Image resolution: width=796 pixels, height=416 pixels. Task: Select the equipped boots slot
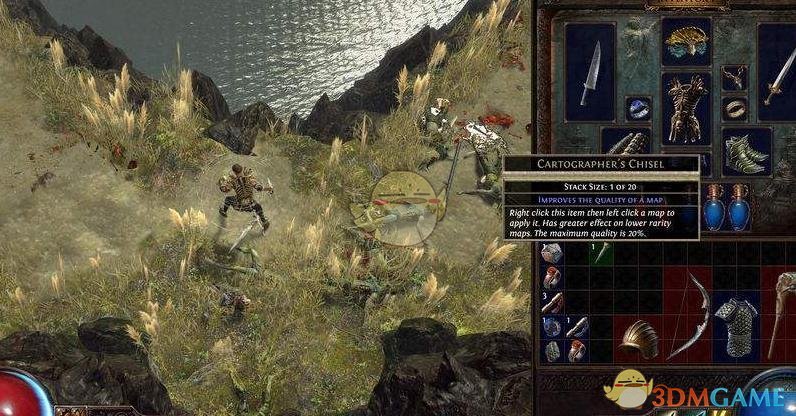pyautogui.click(x=747, y=151)
